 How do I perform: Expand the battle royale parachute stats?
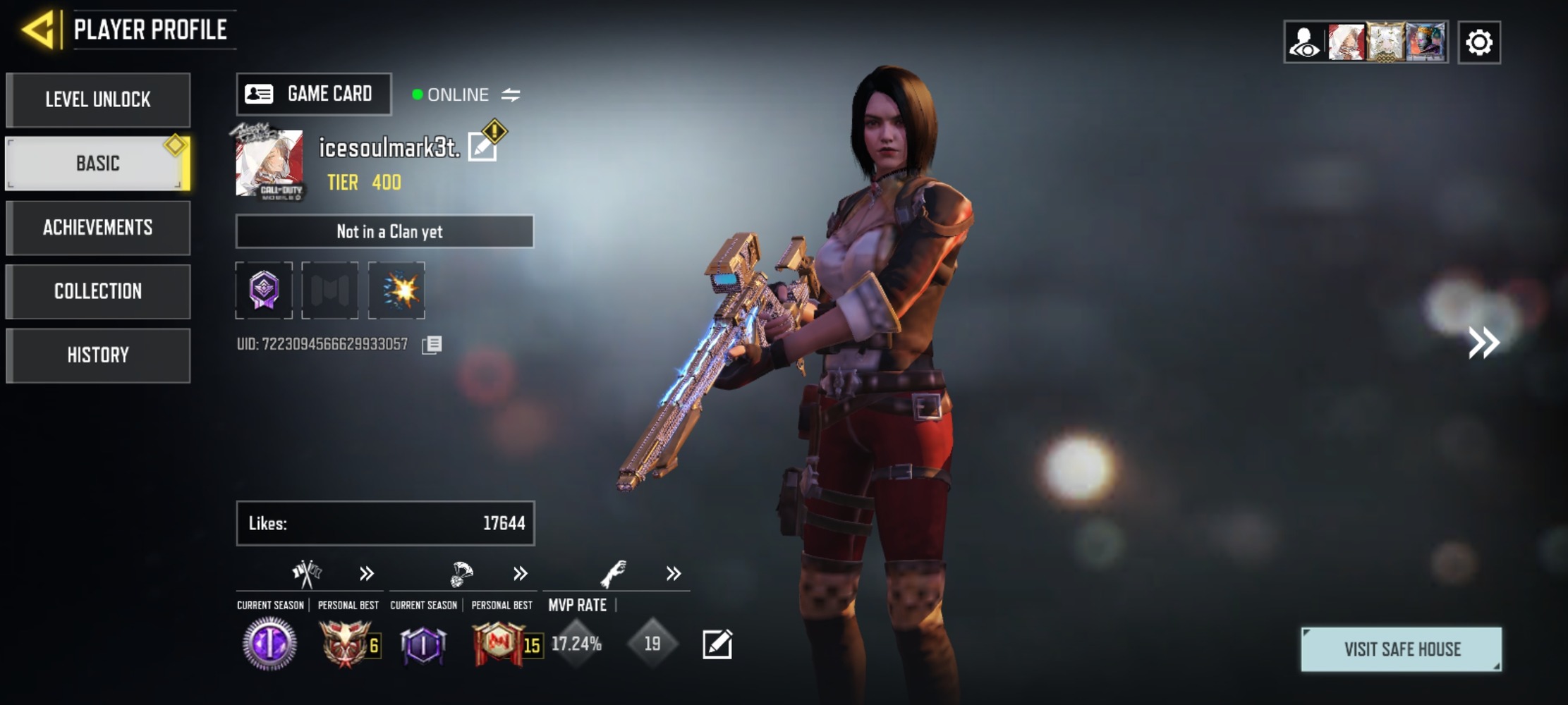point(520,573)
